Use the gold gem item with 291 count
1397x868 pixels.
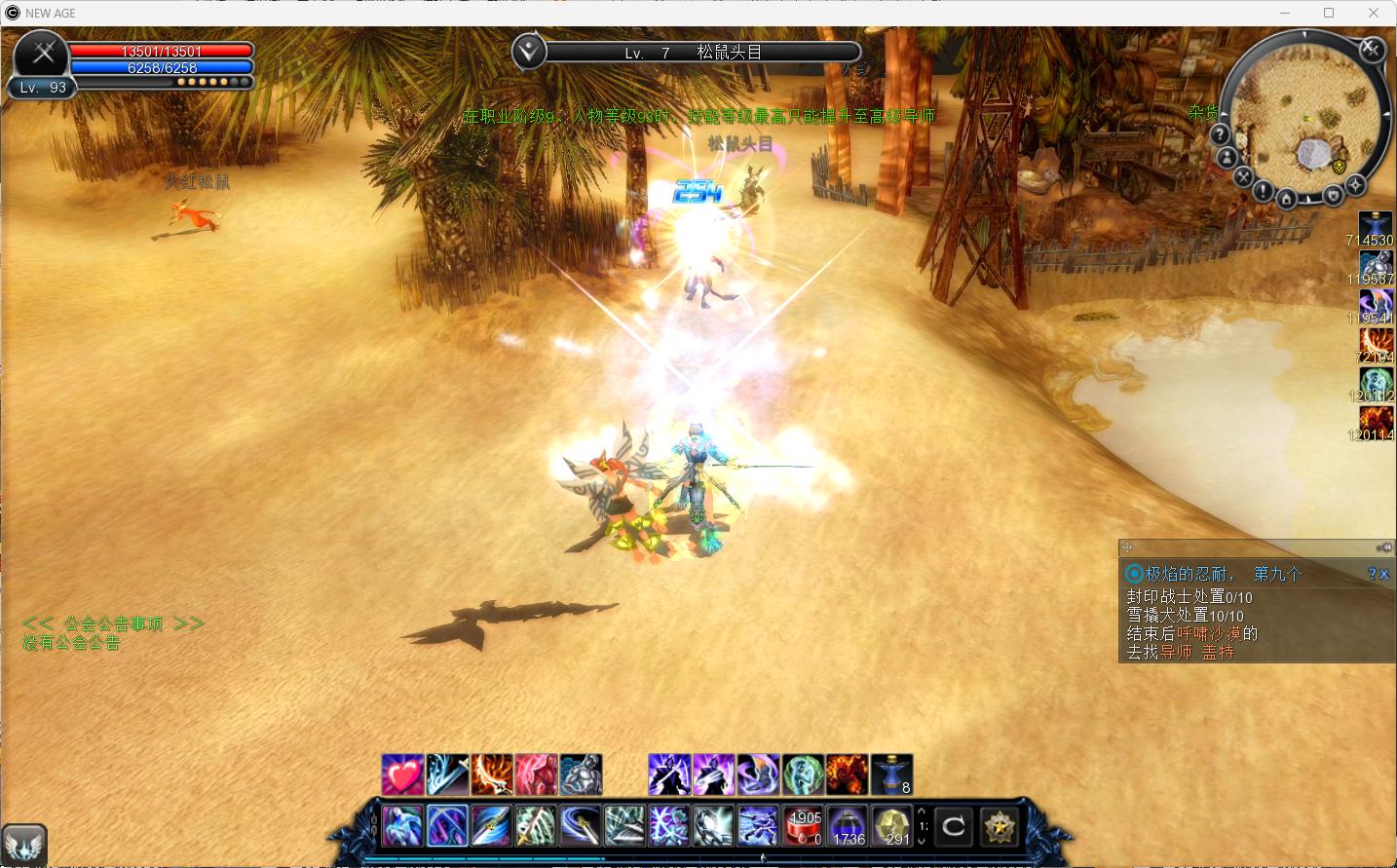[891, 826]
